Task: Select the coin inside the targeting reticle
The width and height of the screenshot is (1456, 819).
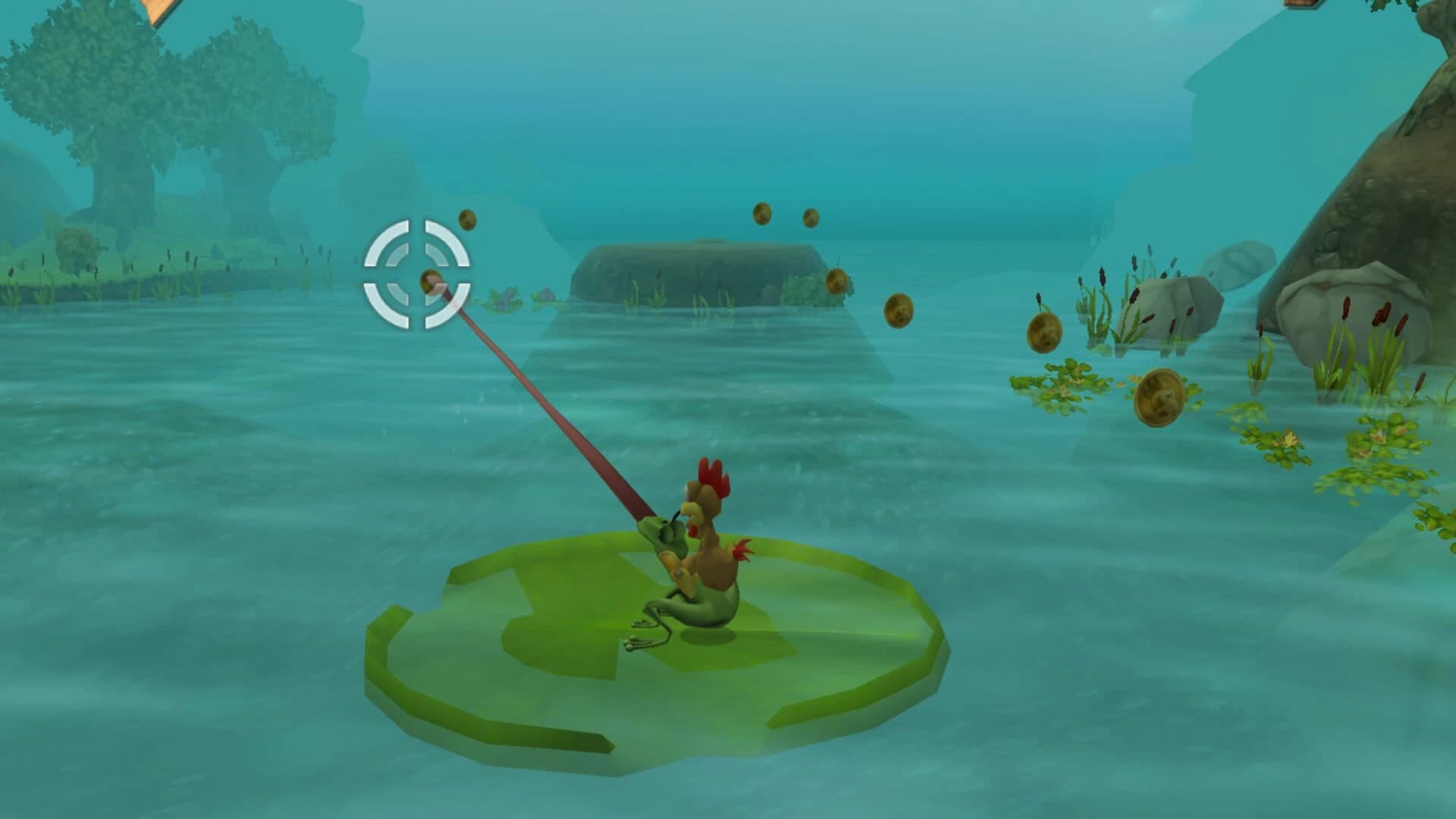Action: pyautogui.click(x=430, y=279)
